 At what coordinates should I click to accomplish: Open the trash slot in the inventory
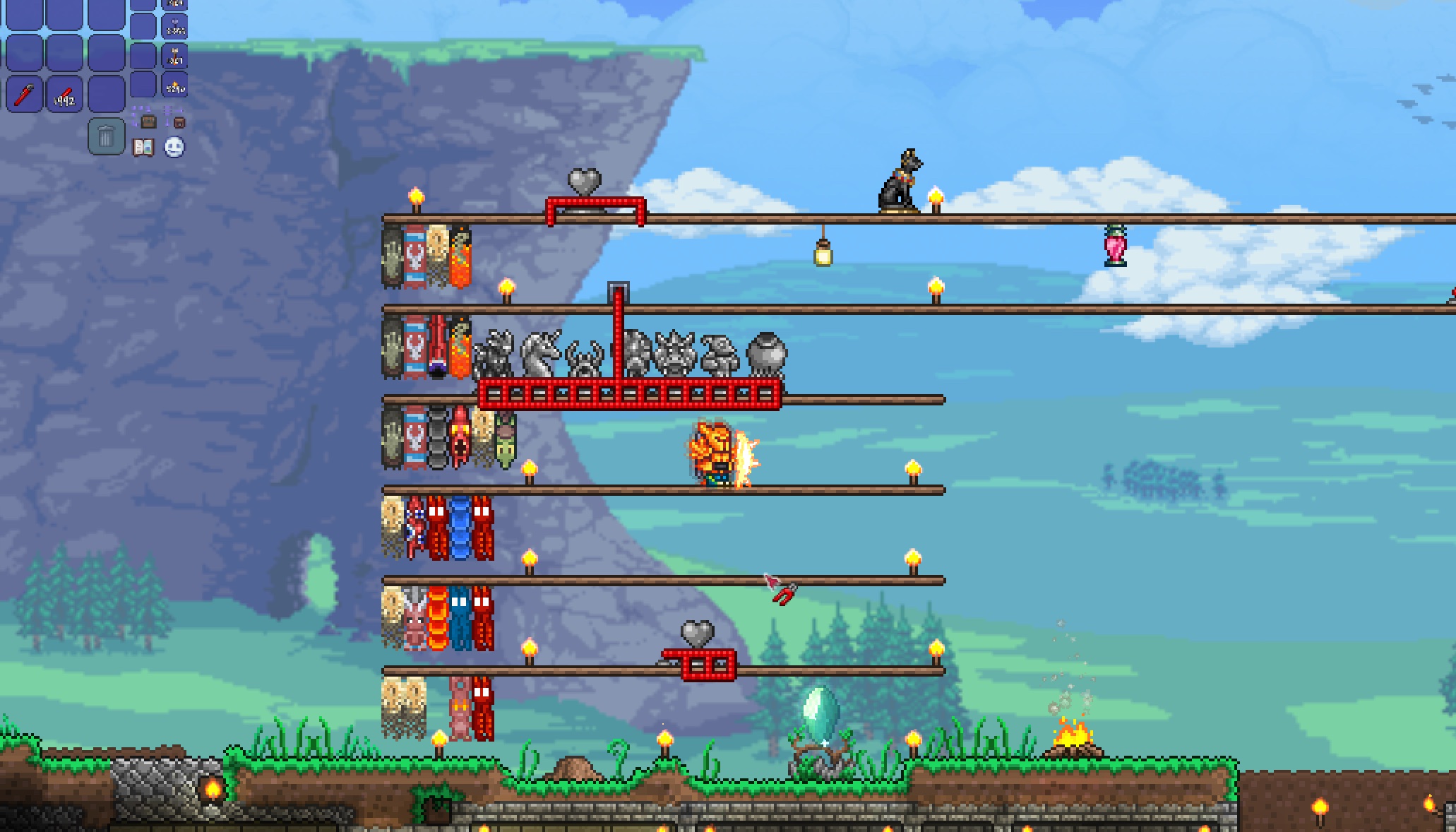click(x=107, y=136)
